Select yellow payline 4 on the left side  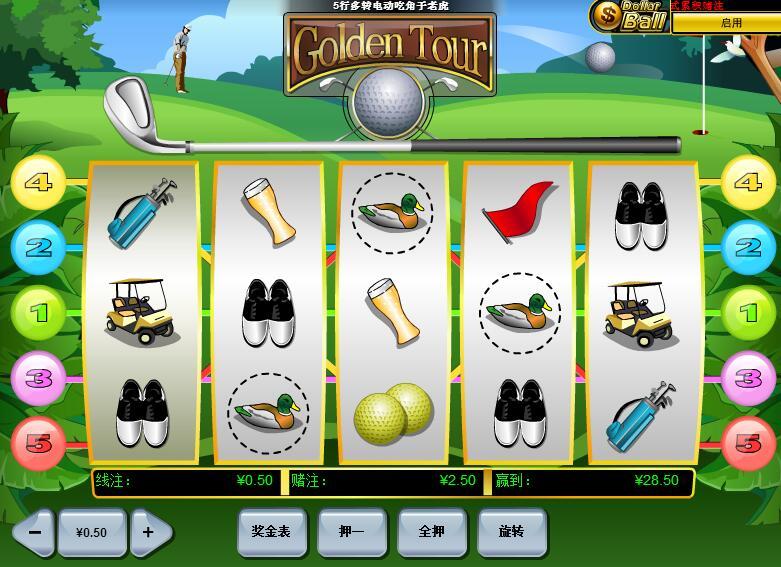pos(38,183)
